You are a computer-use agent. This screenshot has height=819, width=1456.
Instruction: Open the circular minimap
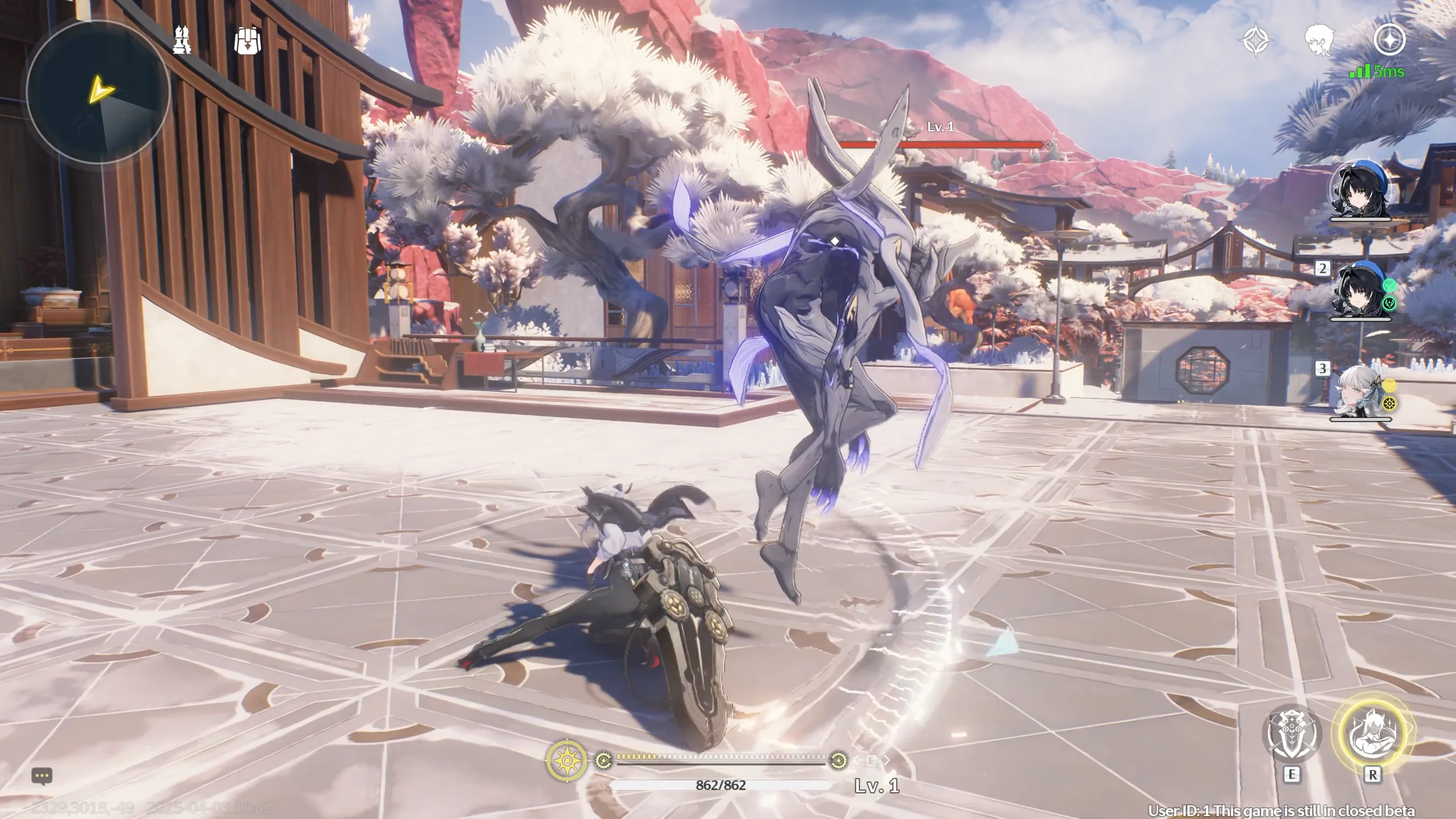[x=98, y=92]
